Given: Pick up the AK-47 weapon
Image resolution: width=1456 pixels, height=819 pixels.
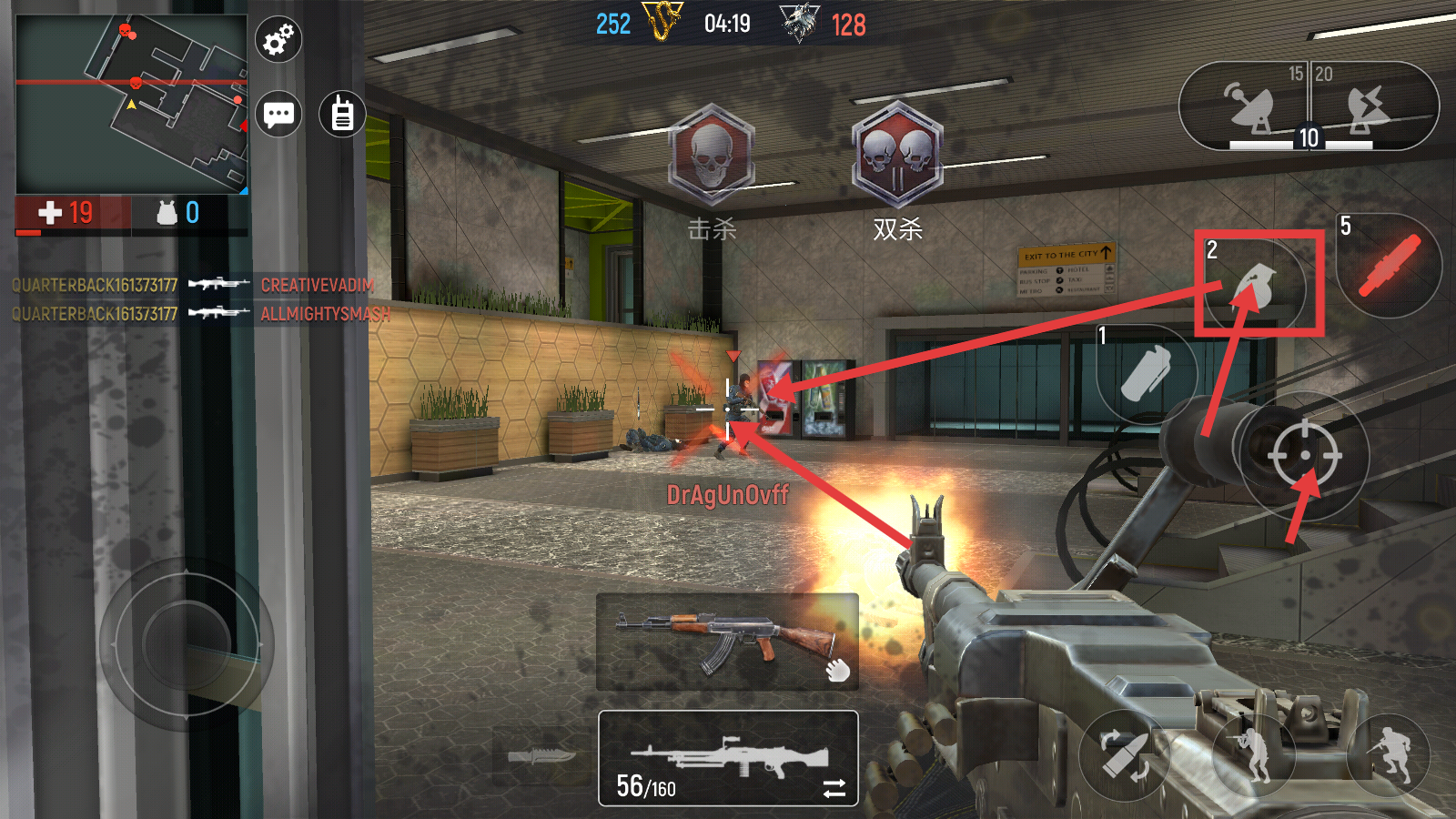Looking at the screenshot, I should click(727, 642).
